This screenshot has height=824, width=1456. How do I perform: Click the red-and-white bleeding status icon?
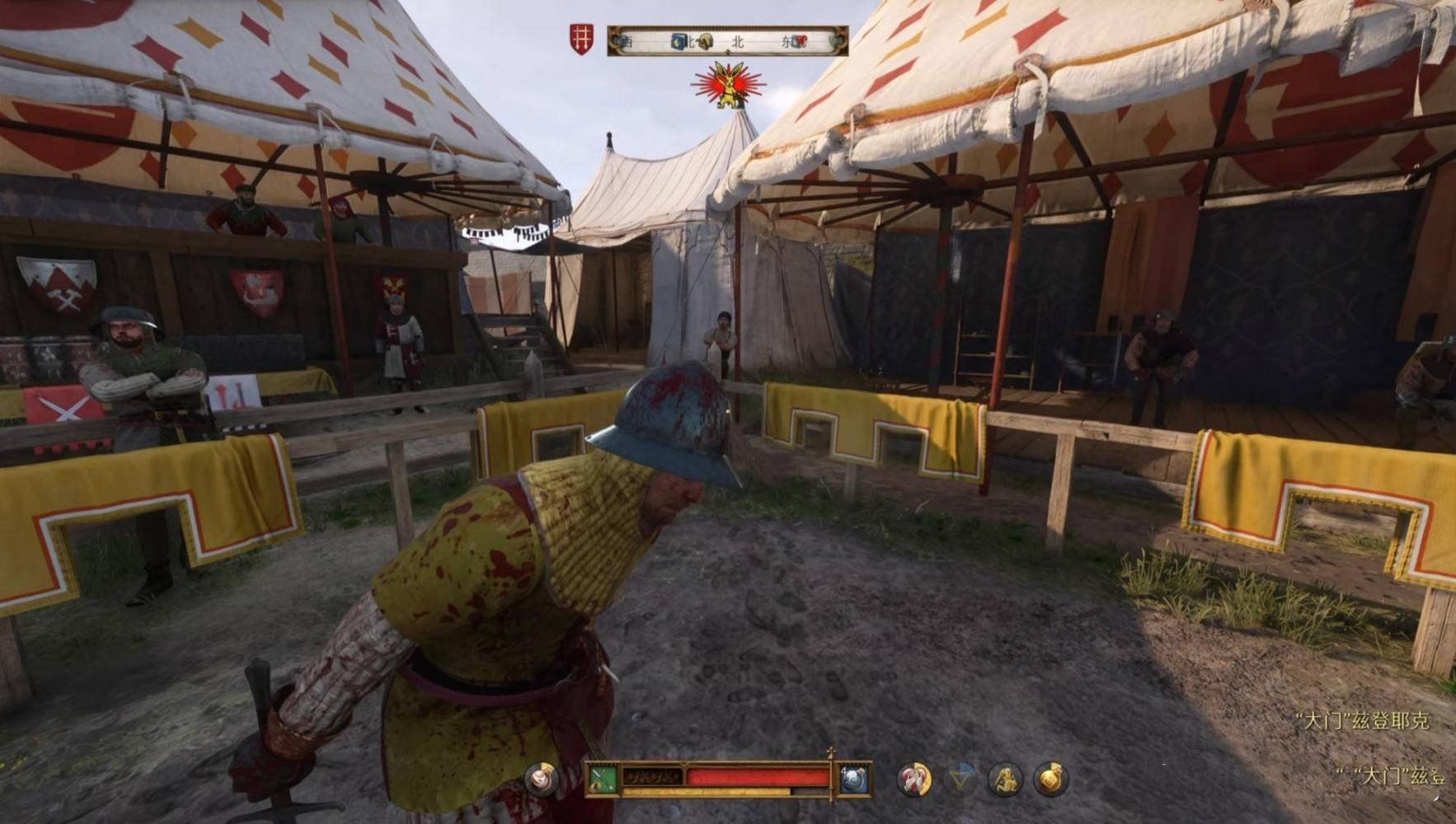point(914,779)
